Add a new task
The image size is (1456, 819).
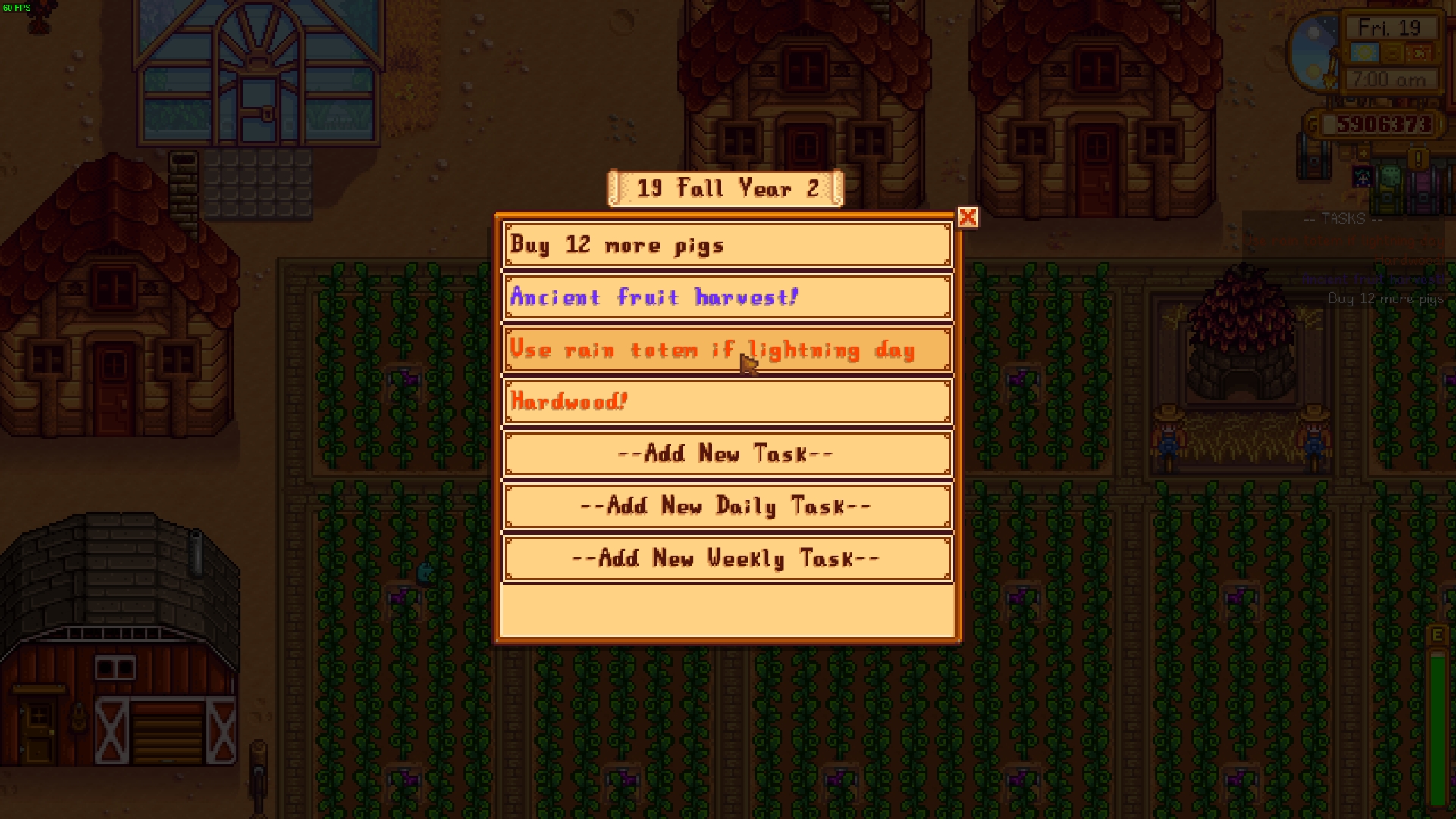pos(726,454)
